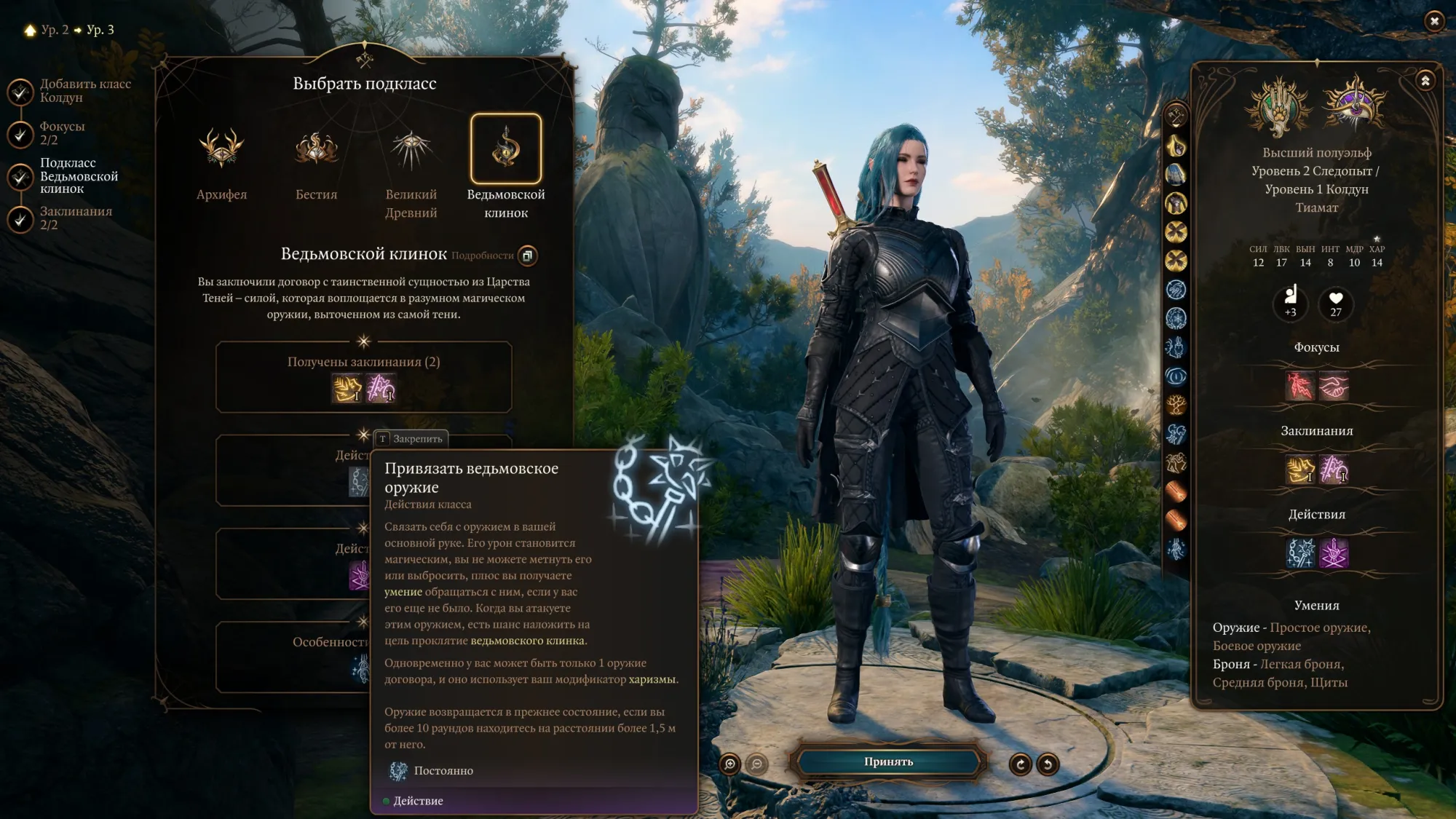Open the Заклинания step
Image resolution: width=1456 pixels, height=819 pixels.
click(x=20, y=218)
